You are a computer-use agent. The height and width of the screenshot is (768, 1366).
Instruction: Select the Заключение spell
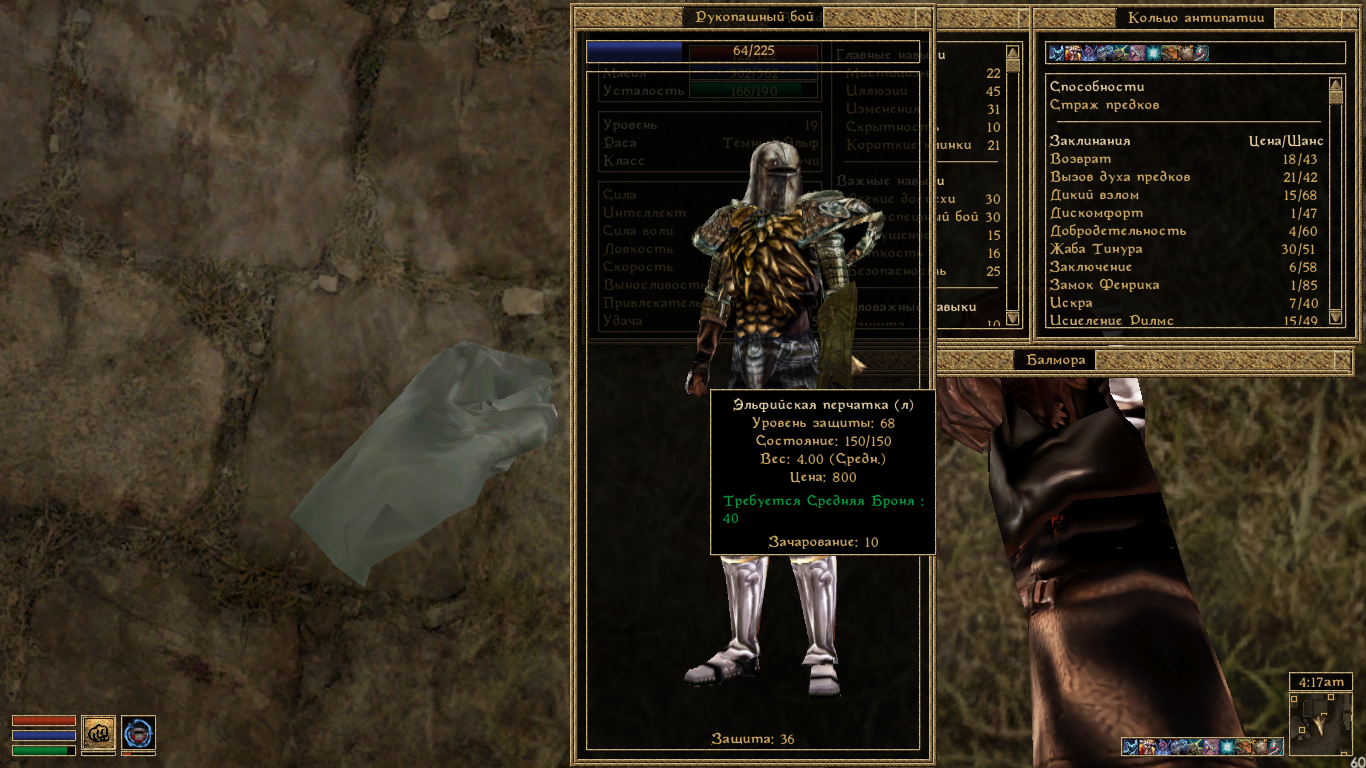tap(1090, 267)
